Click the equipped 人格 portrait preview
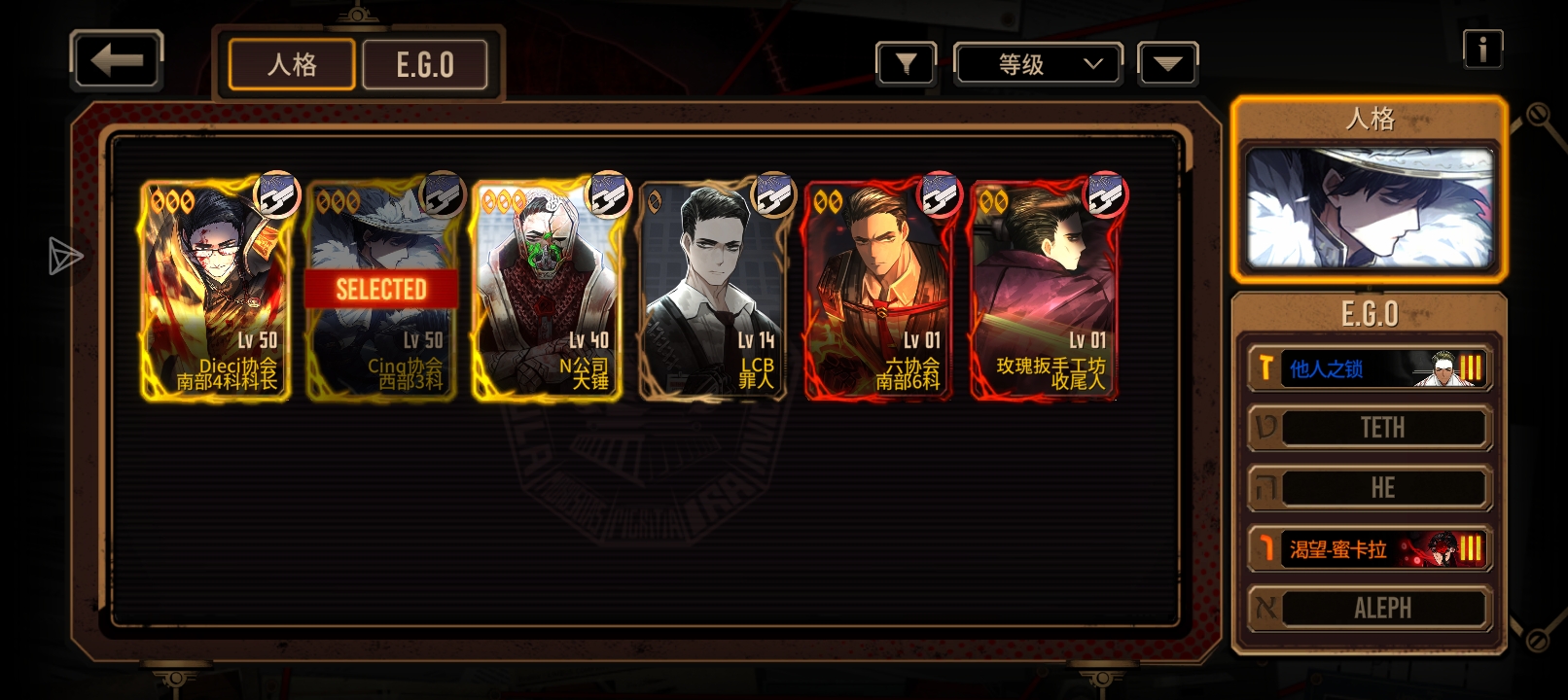This screenshot has width=1568, height=700. pyautogui.click(x=1370, y=208)
